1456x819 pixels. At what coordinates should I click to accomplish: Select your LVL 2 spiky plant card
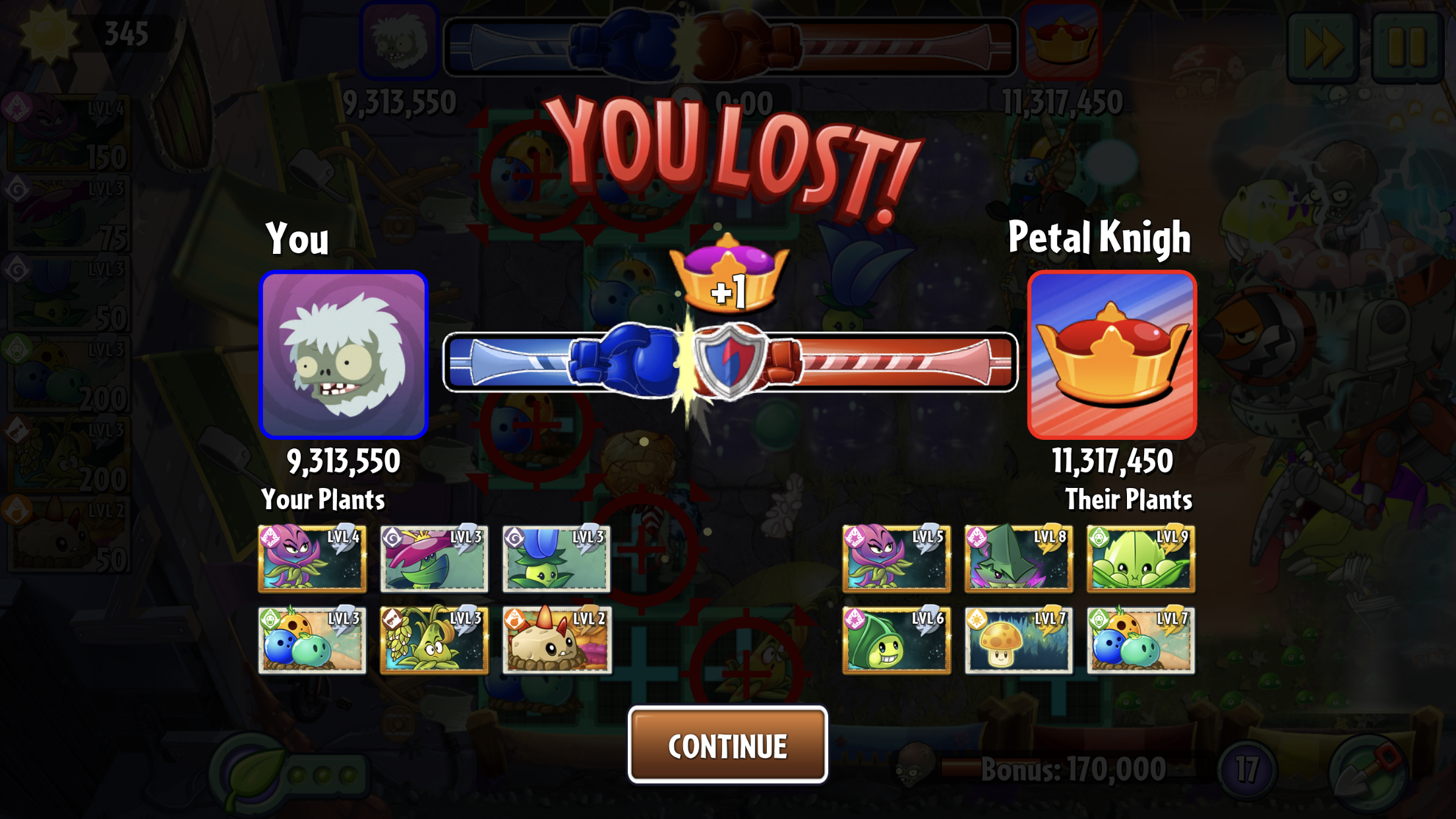[557, 640]
